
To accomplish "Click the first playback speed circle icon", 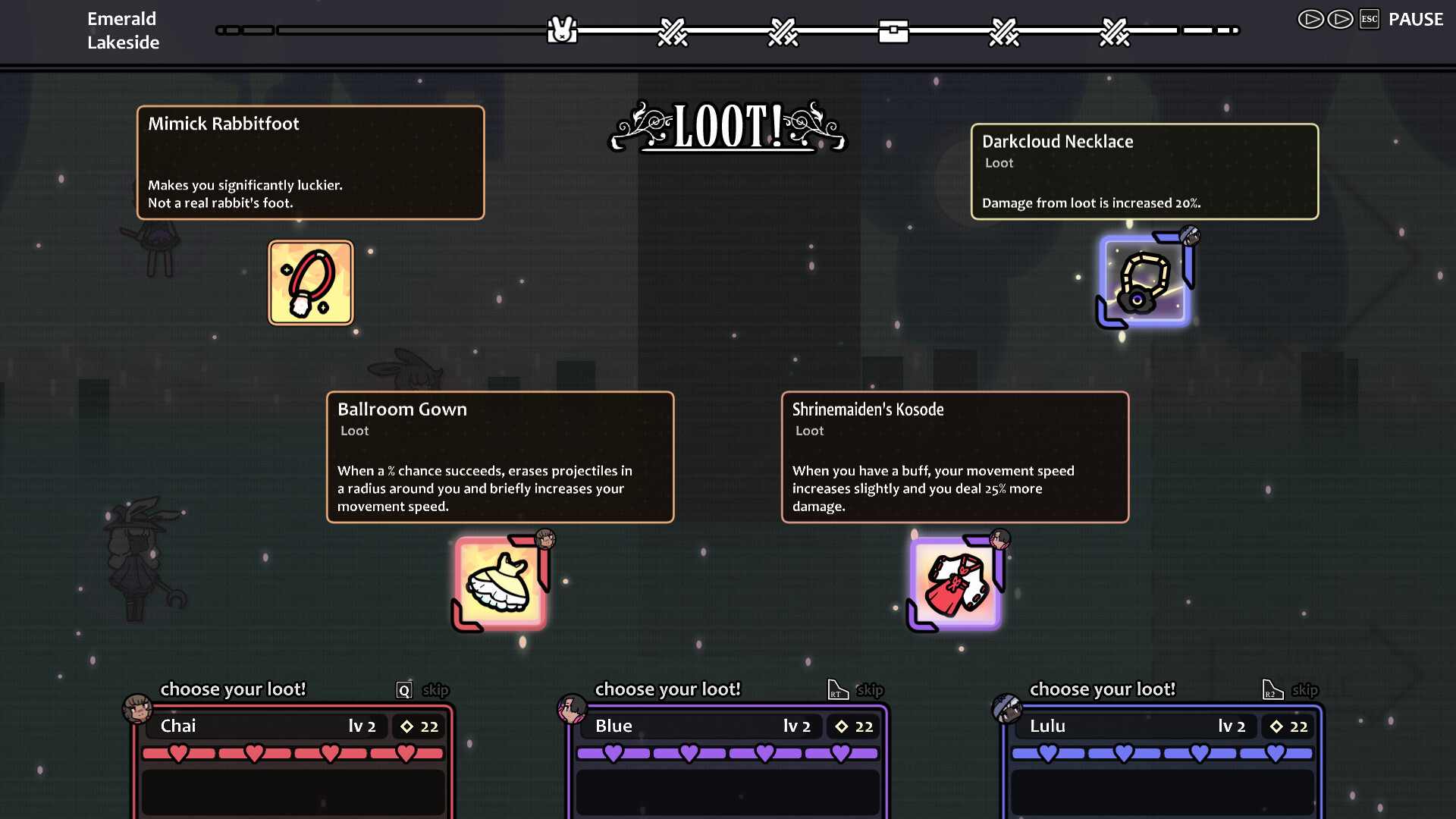I will tap(1311, 19).
